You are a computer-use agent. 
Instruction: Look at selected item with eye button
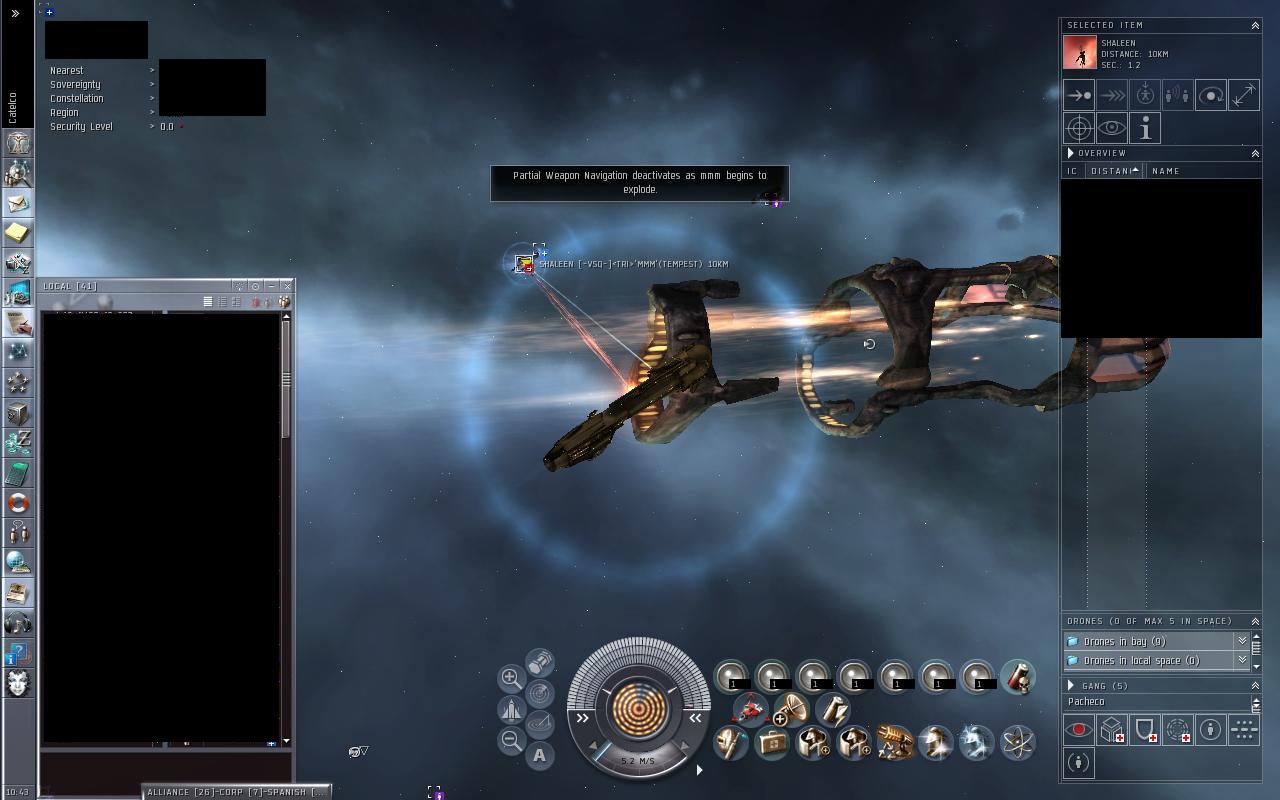click(x=1112, y=128)
